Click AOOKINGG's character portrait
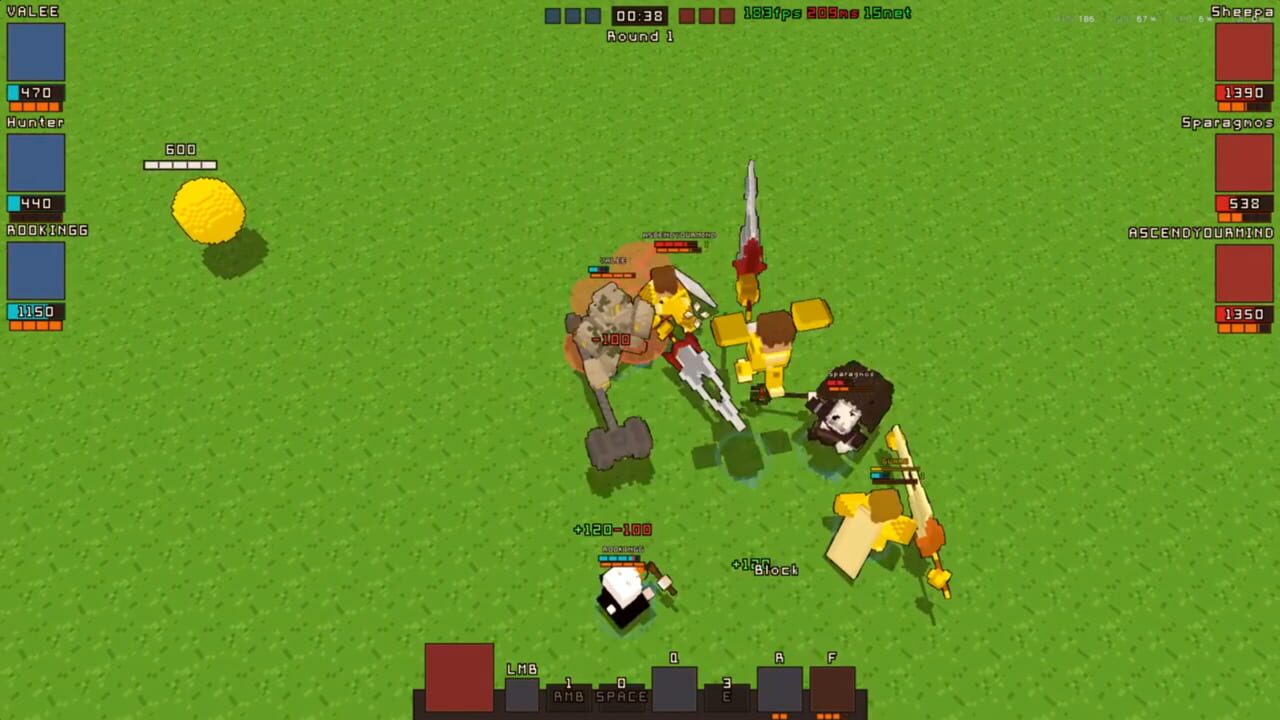This screenshot has height=720, width=1280. [x=37, y=273]
